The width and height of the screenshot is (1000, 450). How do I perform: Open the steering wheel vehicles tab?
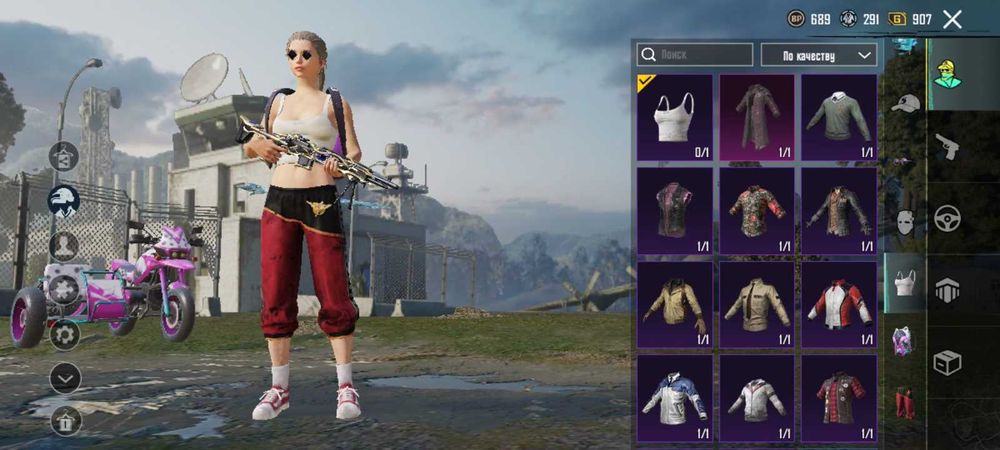click(947, 218)
